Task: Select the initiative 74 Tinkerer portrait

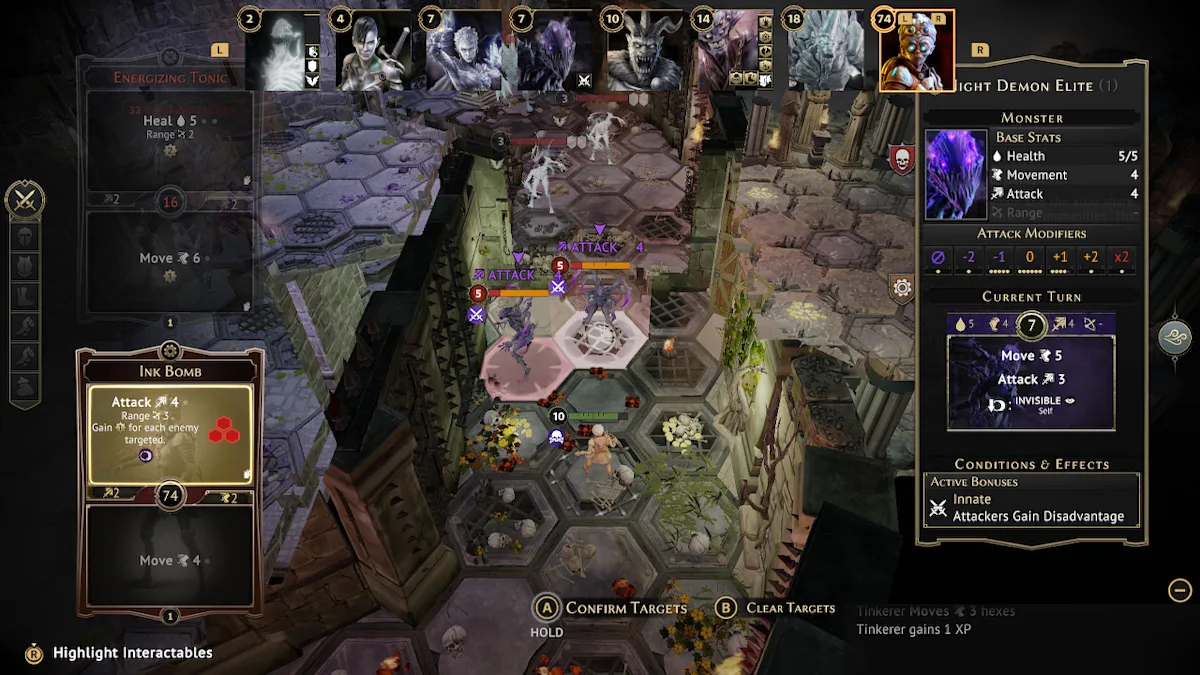Action: 917,50
